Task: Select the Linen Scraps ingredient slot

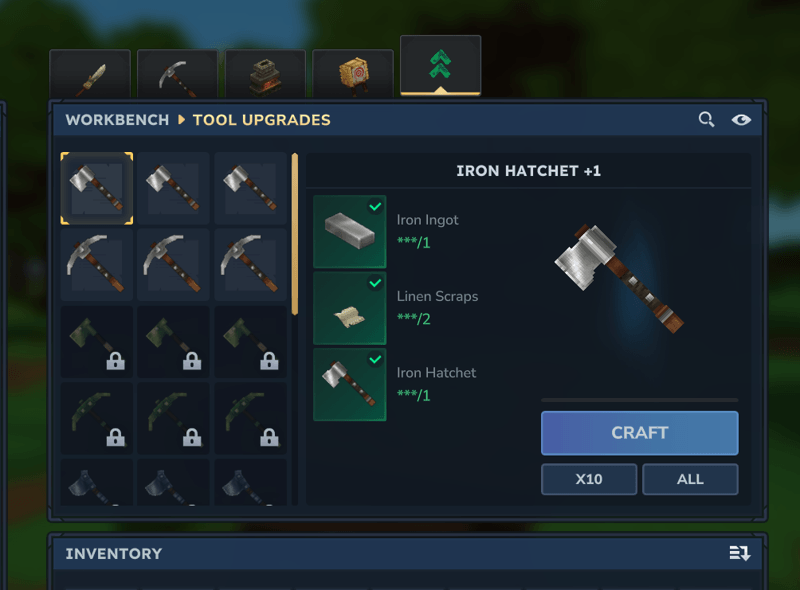Action: (x=350, y=308)
